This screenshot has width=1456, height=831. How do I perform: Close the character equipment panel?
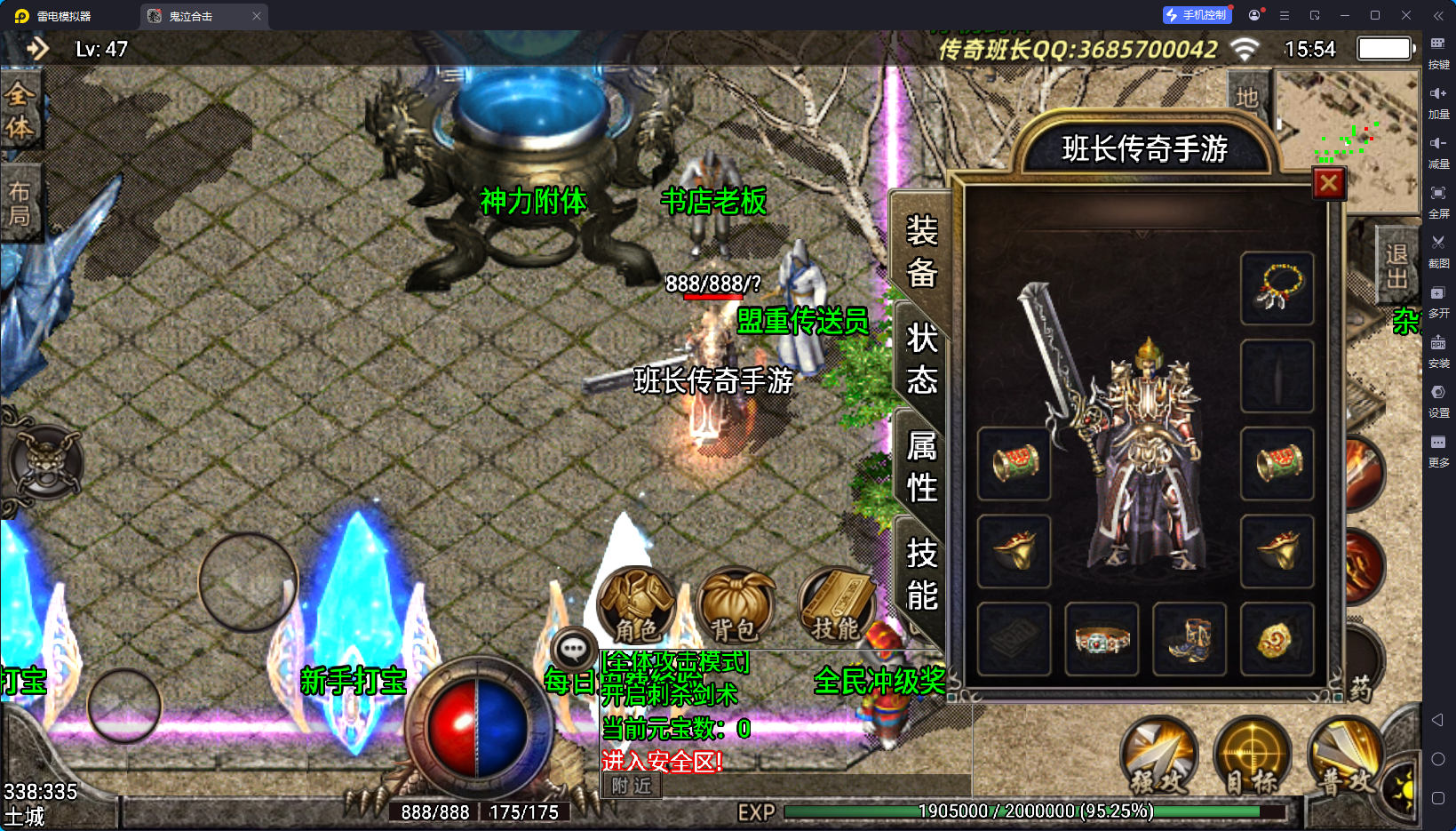[1328, 184]
